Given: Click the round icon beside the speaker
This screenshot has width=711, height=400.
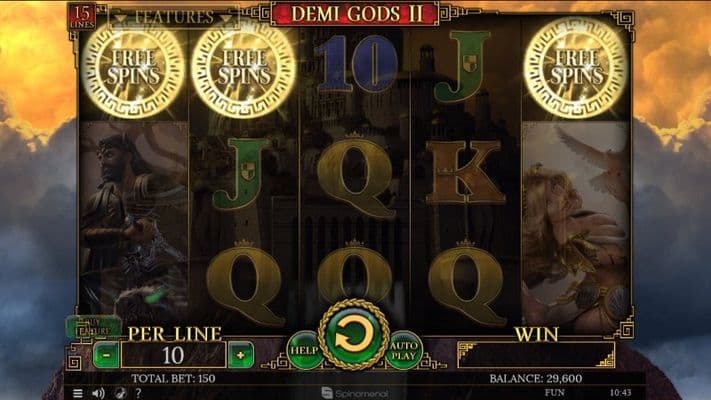Looking at the screenshot, I should click(x=118, y=393).
